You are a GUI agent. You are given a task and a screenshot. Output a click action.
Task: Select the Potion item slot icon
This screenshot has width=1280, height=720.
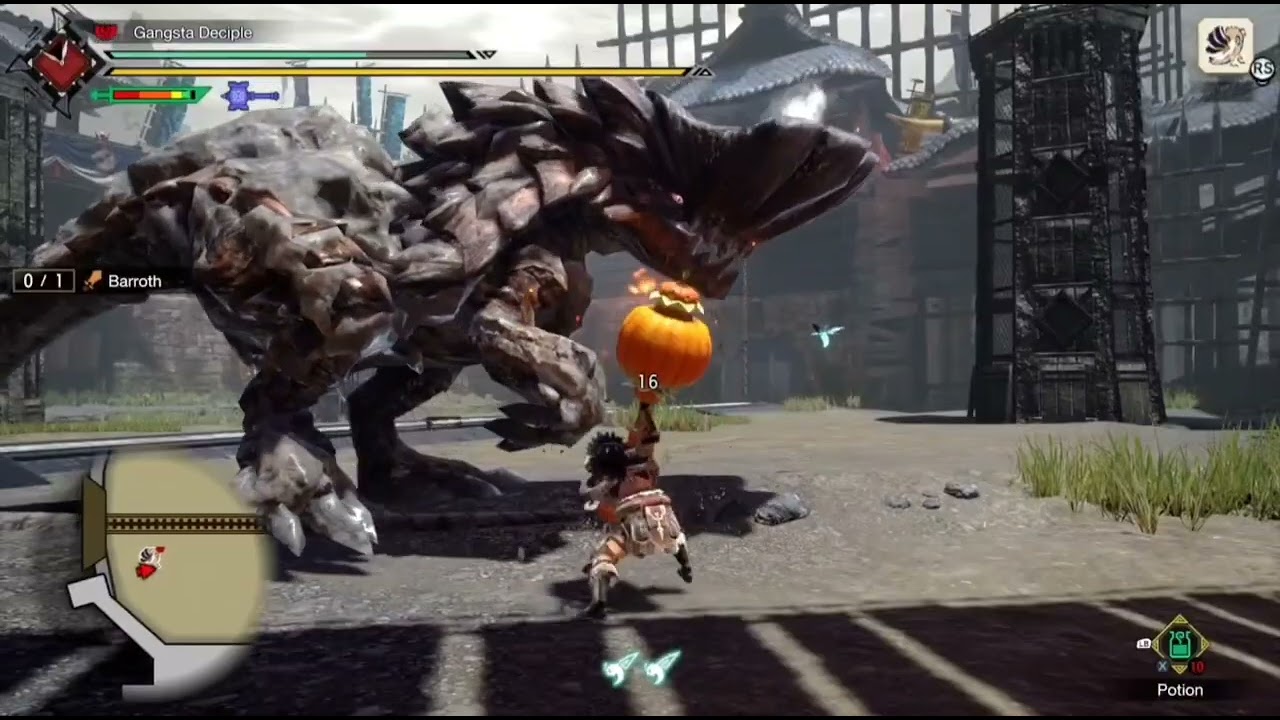point(1179,645)
